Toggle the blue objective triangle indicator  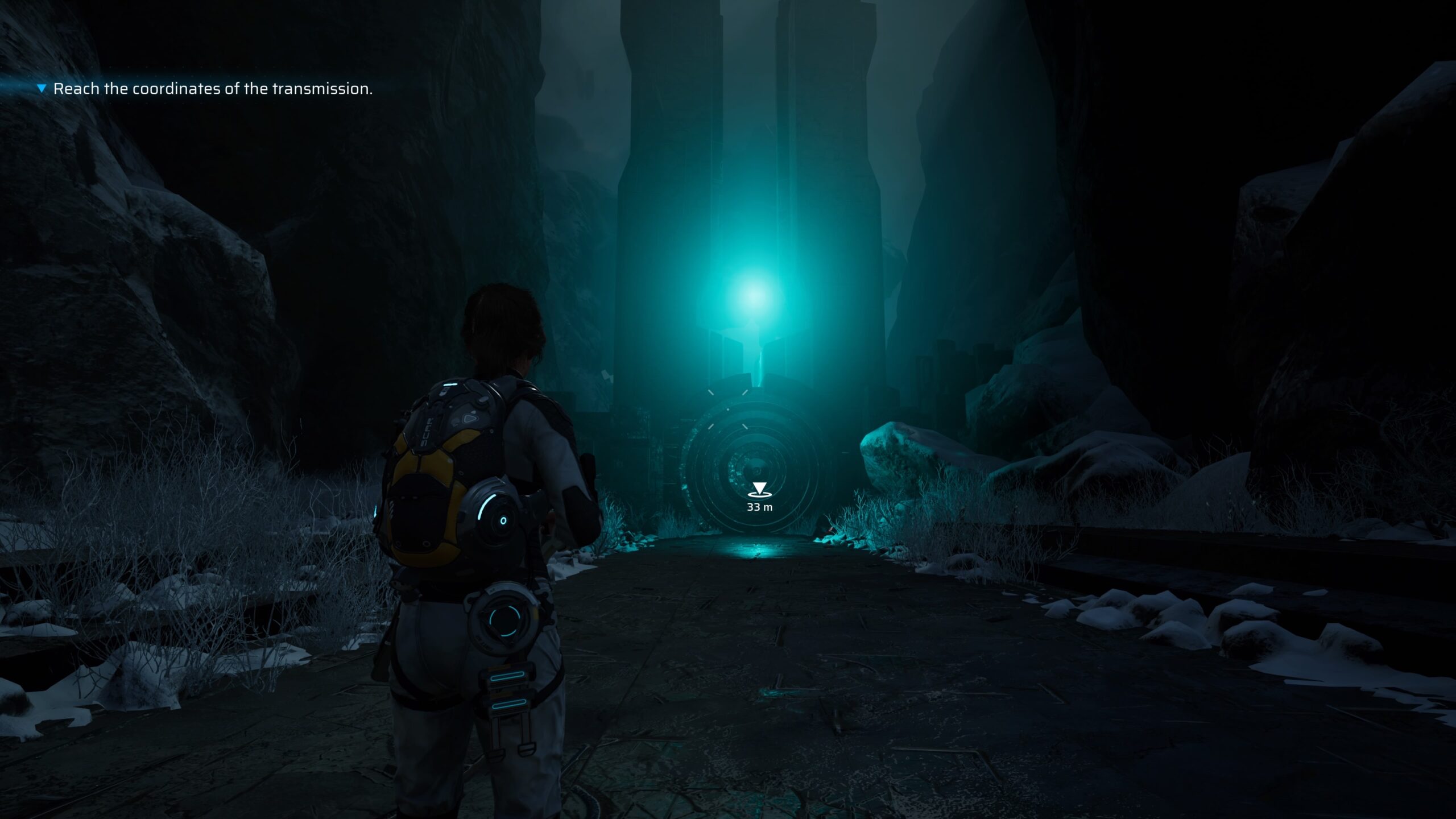(x=42, y=89)
